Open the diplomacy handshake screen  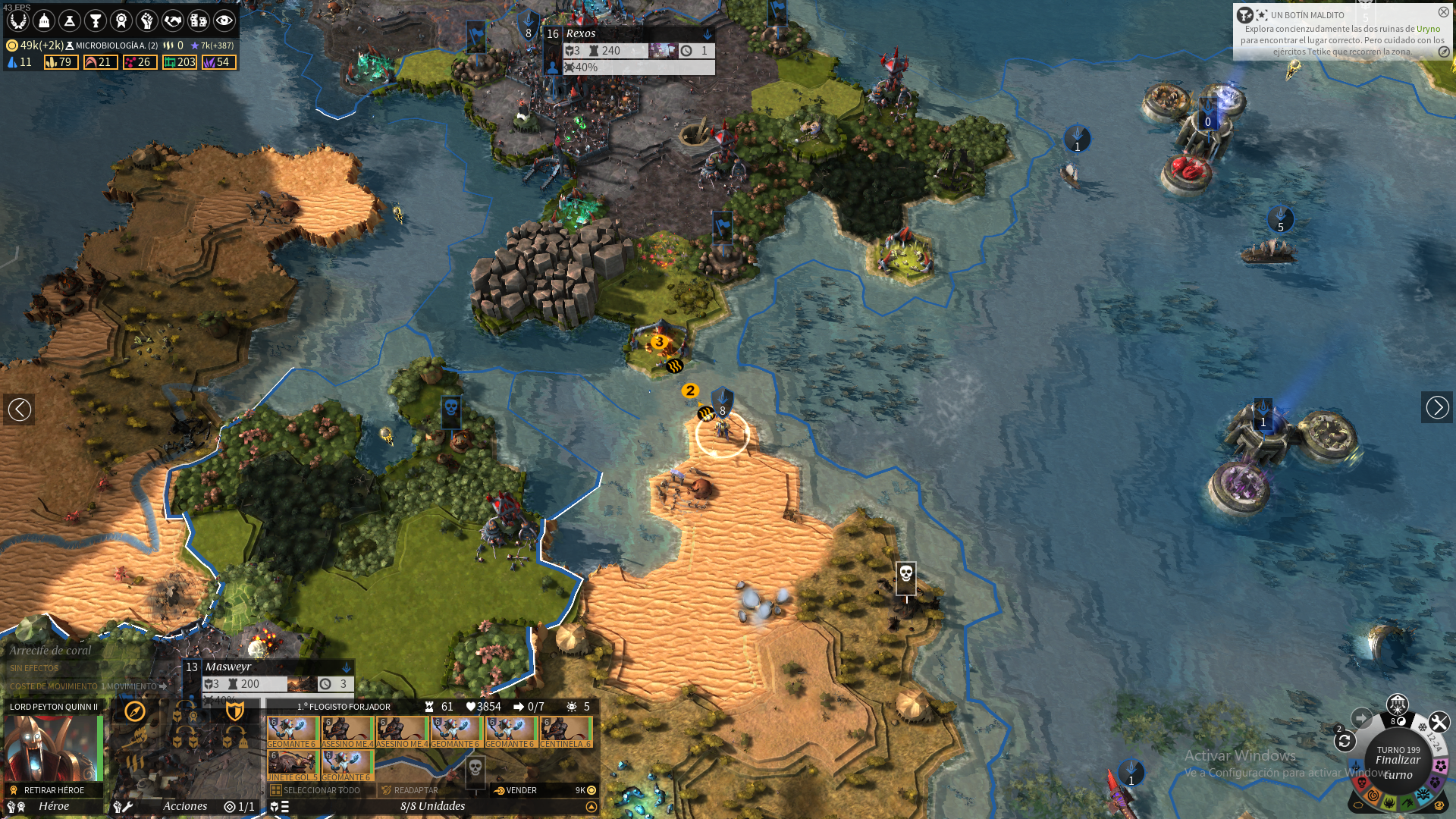click(173, 20)
